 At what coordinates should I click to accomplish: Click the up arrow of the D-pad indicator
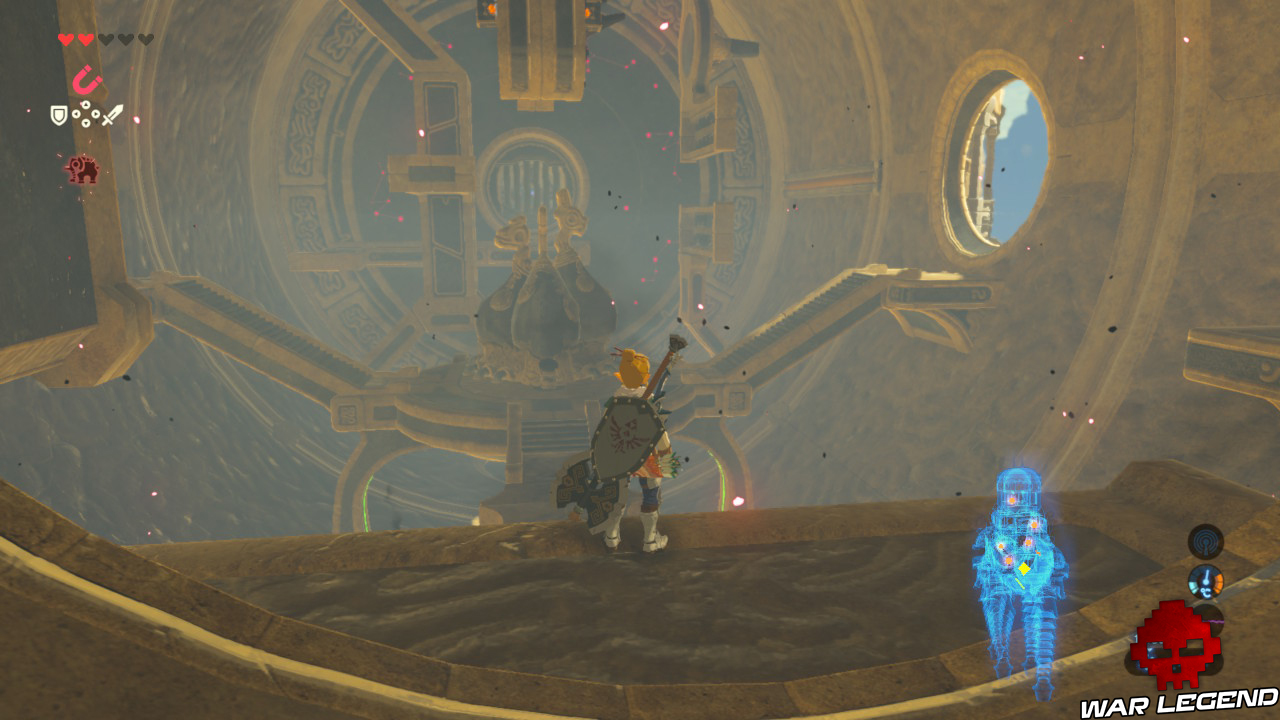coord(85,104)
